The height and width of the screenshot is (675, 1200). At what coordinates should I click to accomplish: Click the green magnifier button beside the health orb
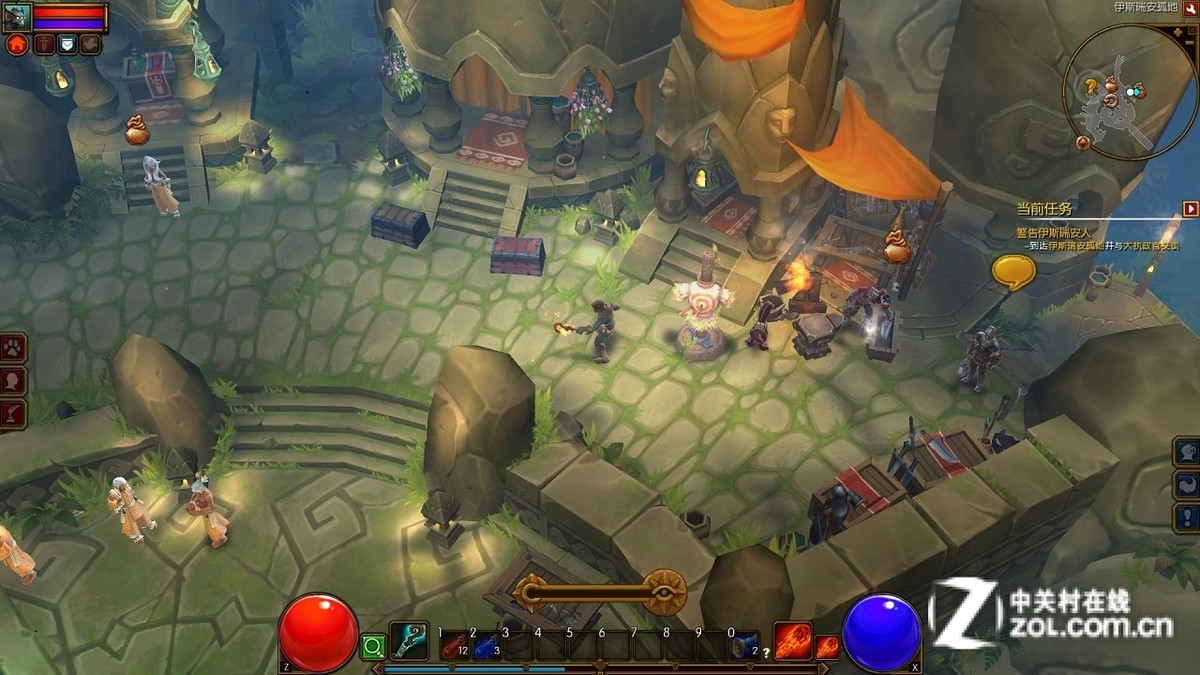coord(373,647)
